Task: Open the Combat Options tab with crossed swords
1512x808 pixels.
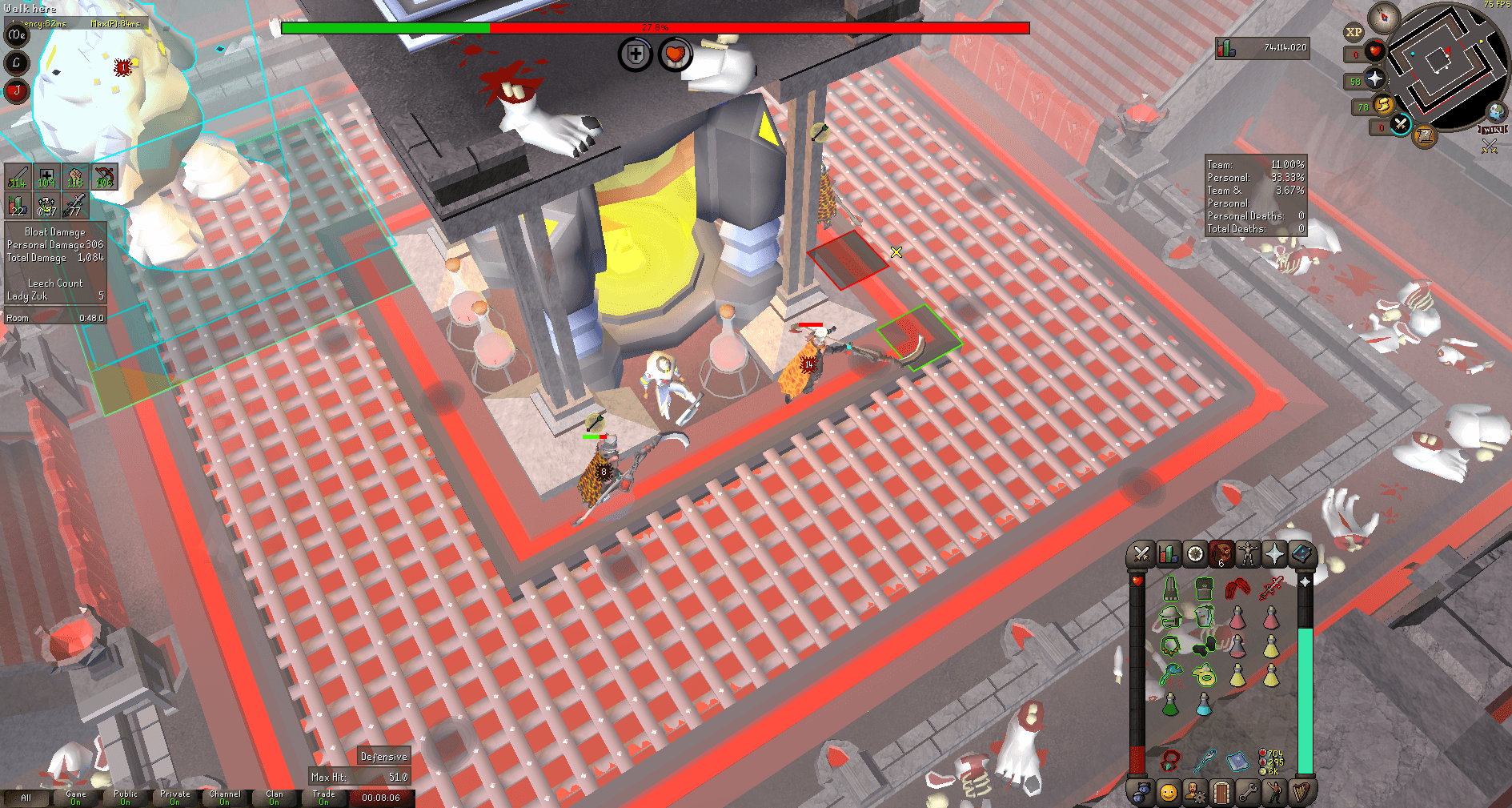Action: (x=1141, y=554)
